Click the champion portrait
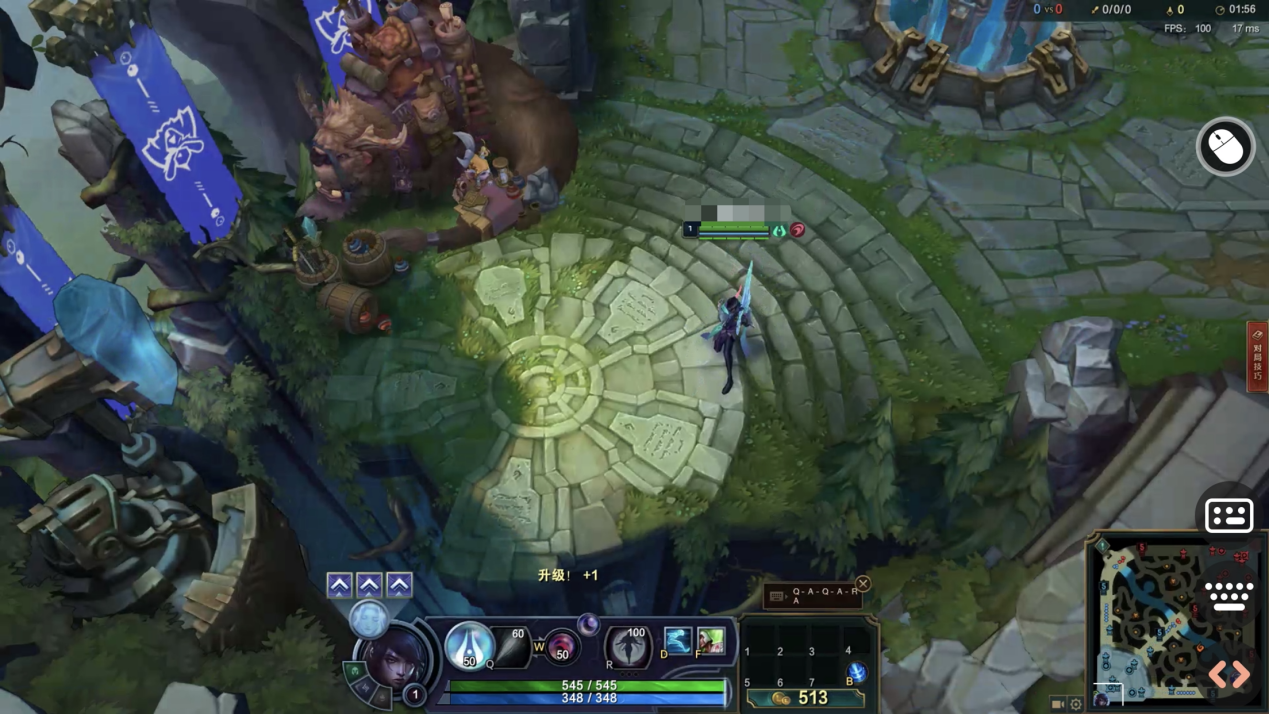 point(396,660)
